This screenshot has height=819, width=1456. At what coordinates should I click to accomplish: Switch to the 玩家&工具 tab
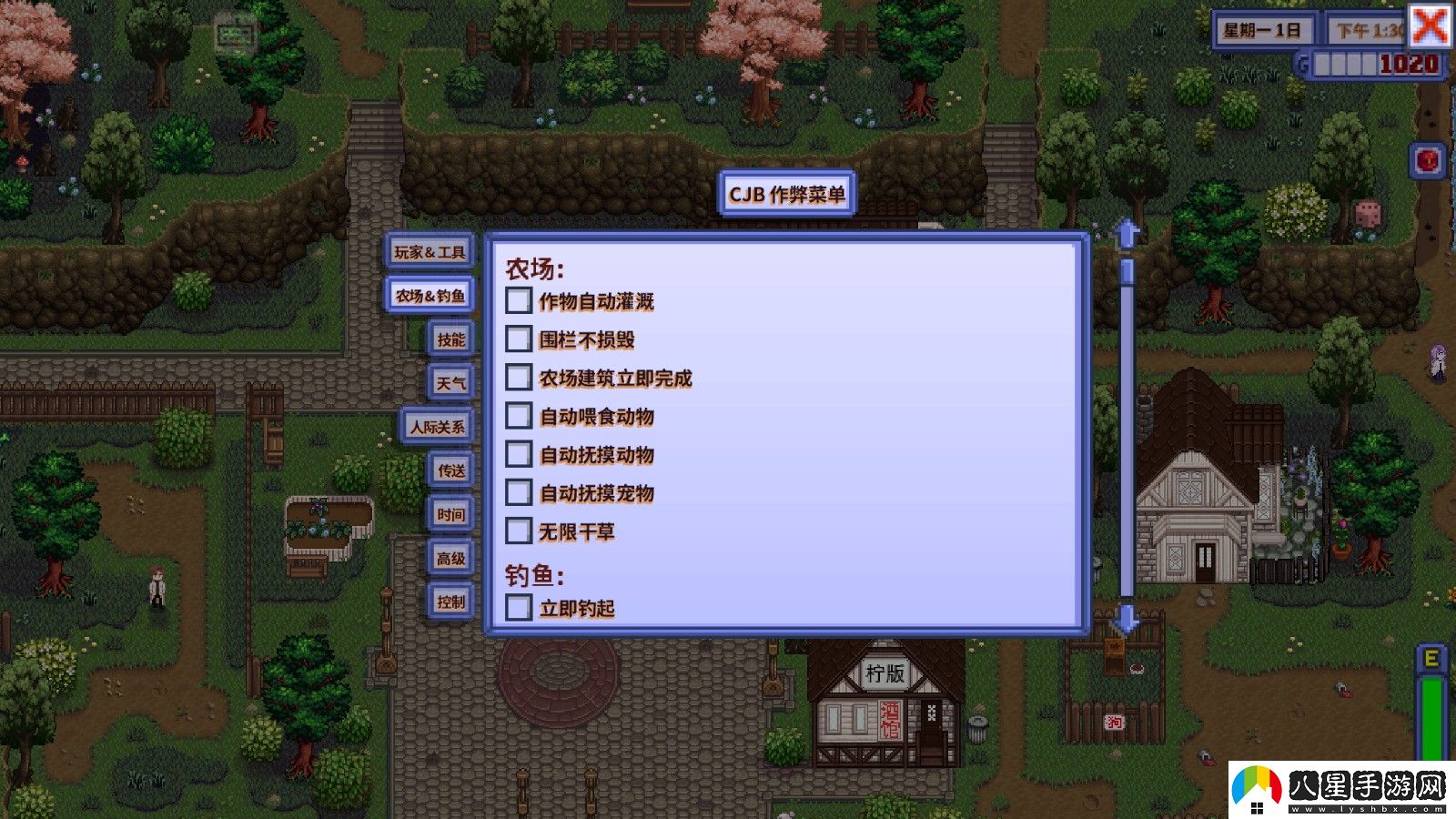pos(430,252)
